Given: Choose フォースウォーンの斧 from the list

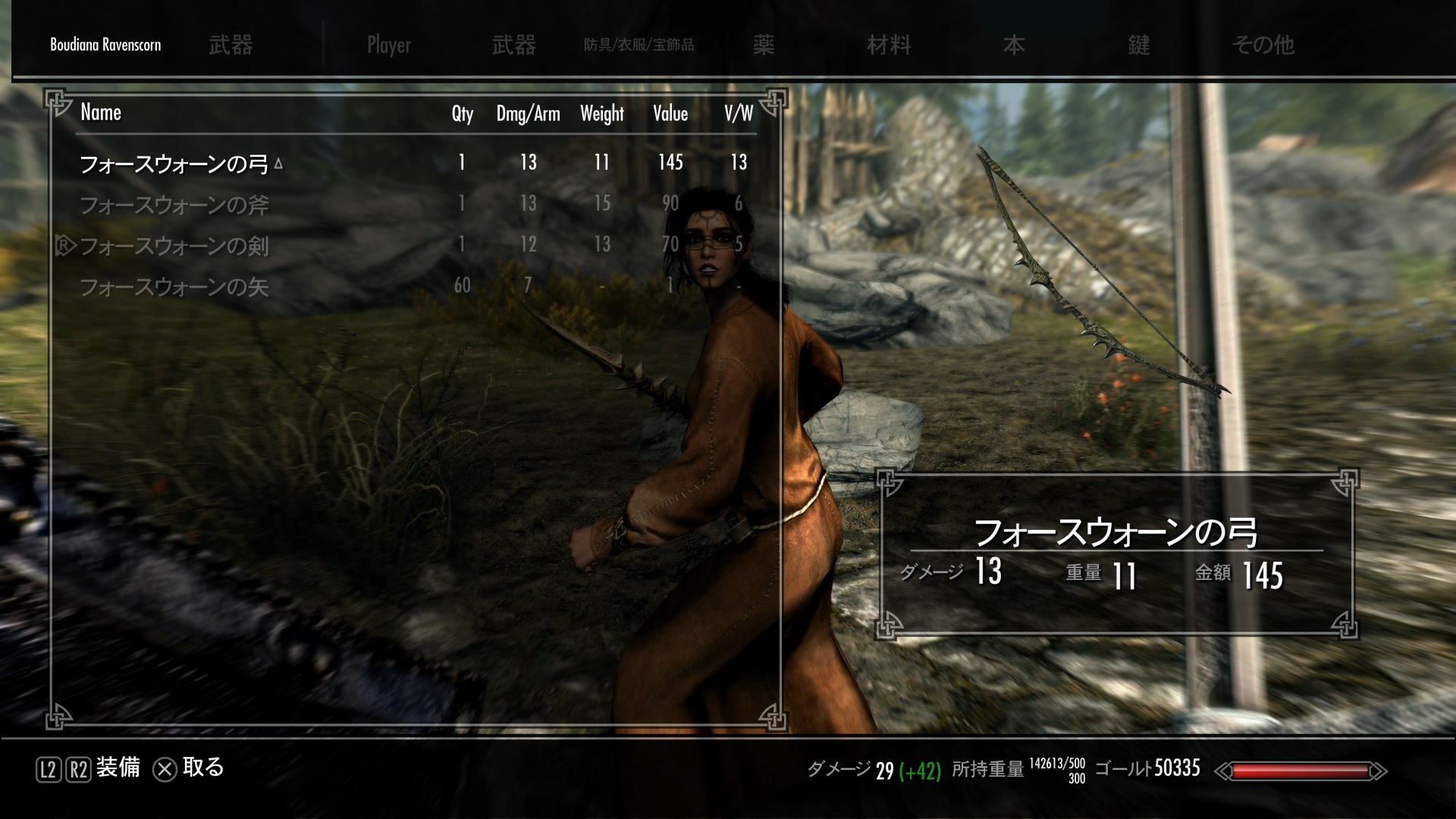Looking at the screenshot, I should pyautogui.click(x=174, y=205).
